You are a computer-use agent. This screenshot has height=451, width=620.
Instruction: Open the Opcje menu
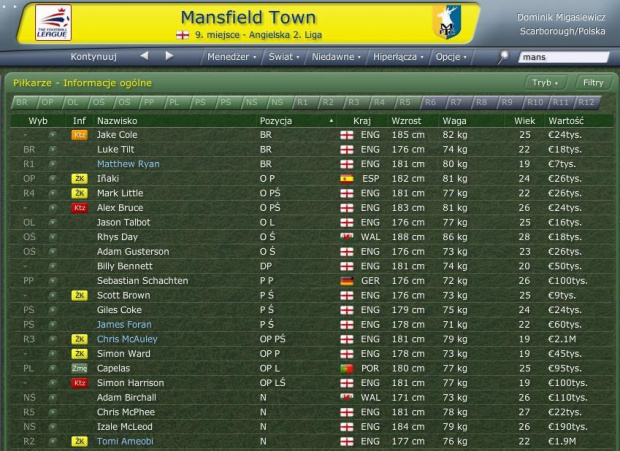(x=451, y=57)
